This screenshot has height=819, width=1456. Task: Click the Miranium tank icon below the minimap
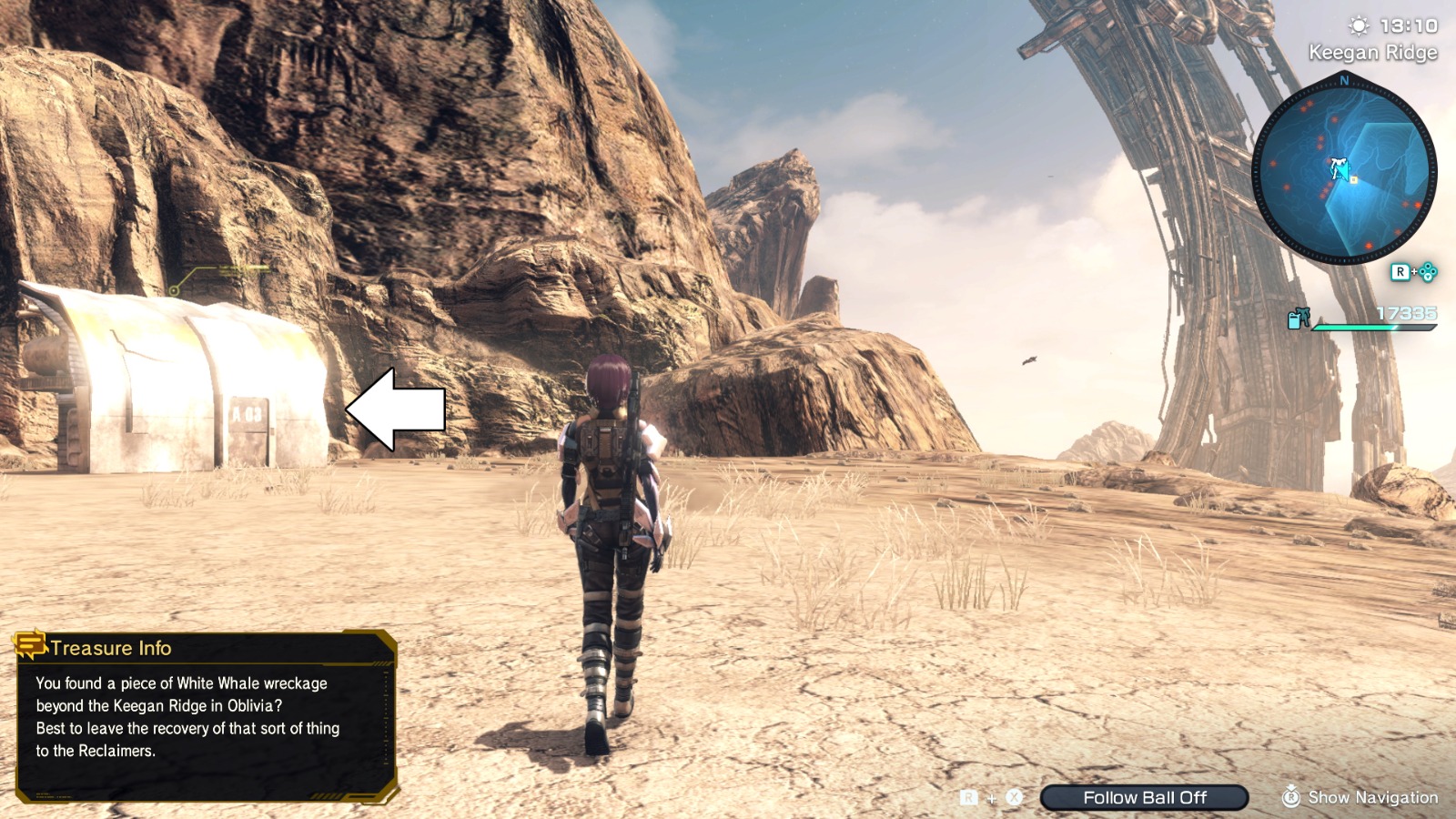pos(1295,321)
